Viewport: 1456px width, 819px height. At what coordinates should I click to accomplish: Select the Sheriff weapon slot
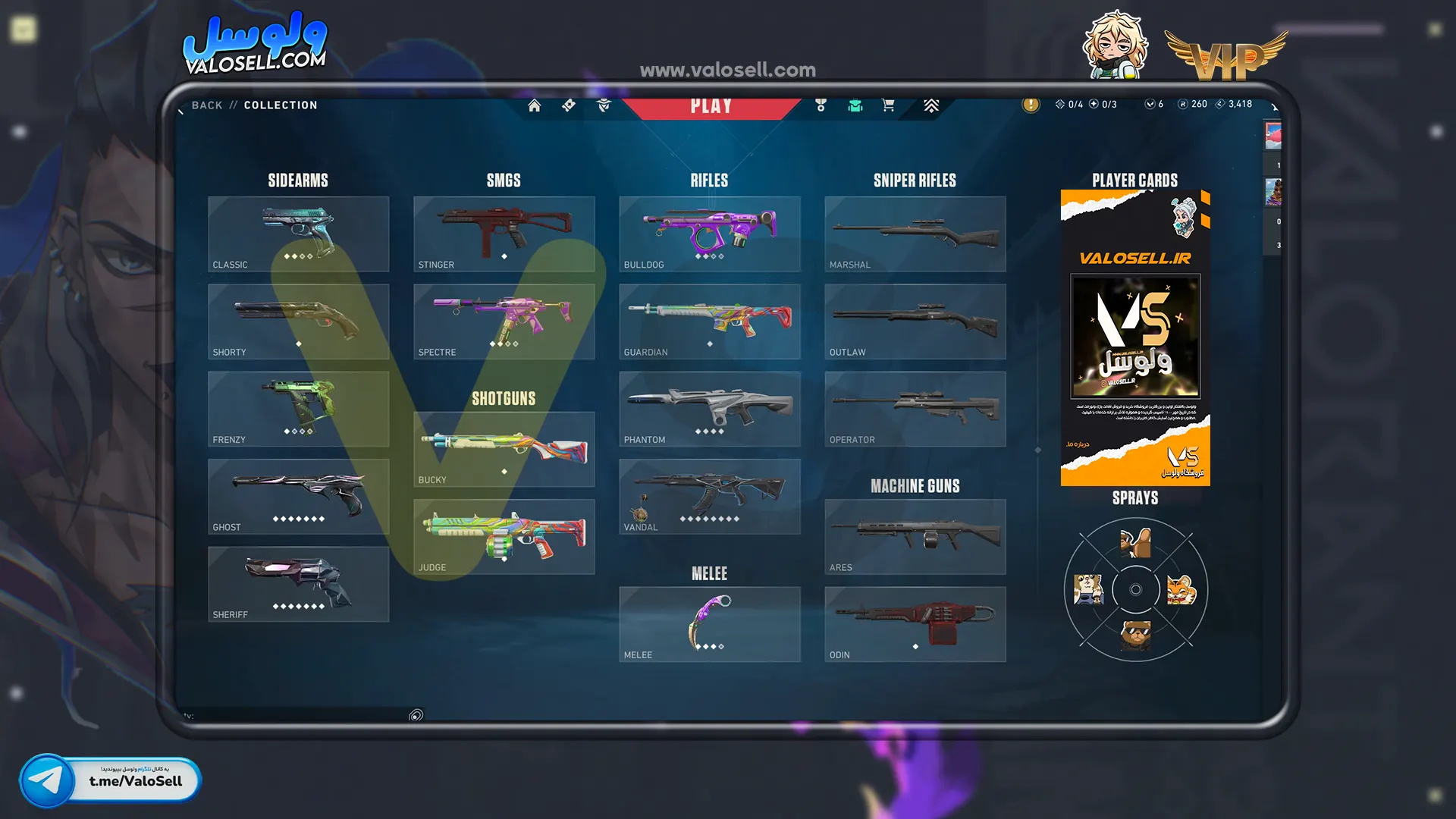point(298,584)
